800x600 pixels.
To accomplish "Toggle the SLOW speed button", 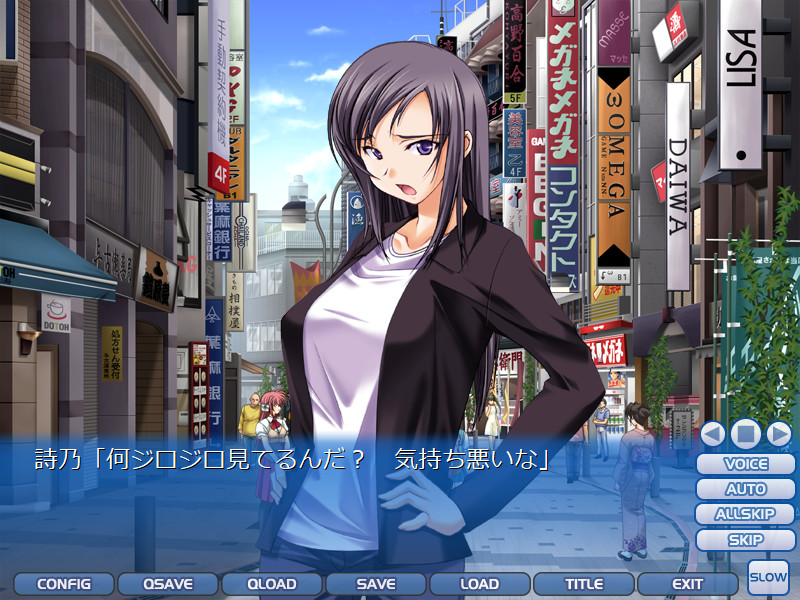I will click(768, 578).
